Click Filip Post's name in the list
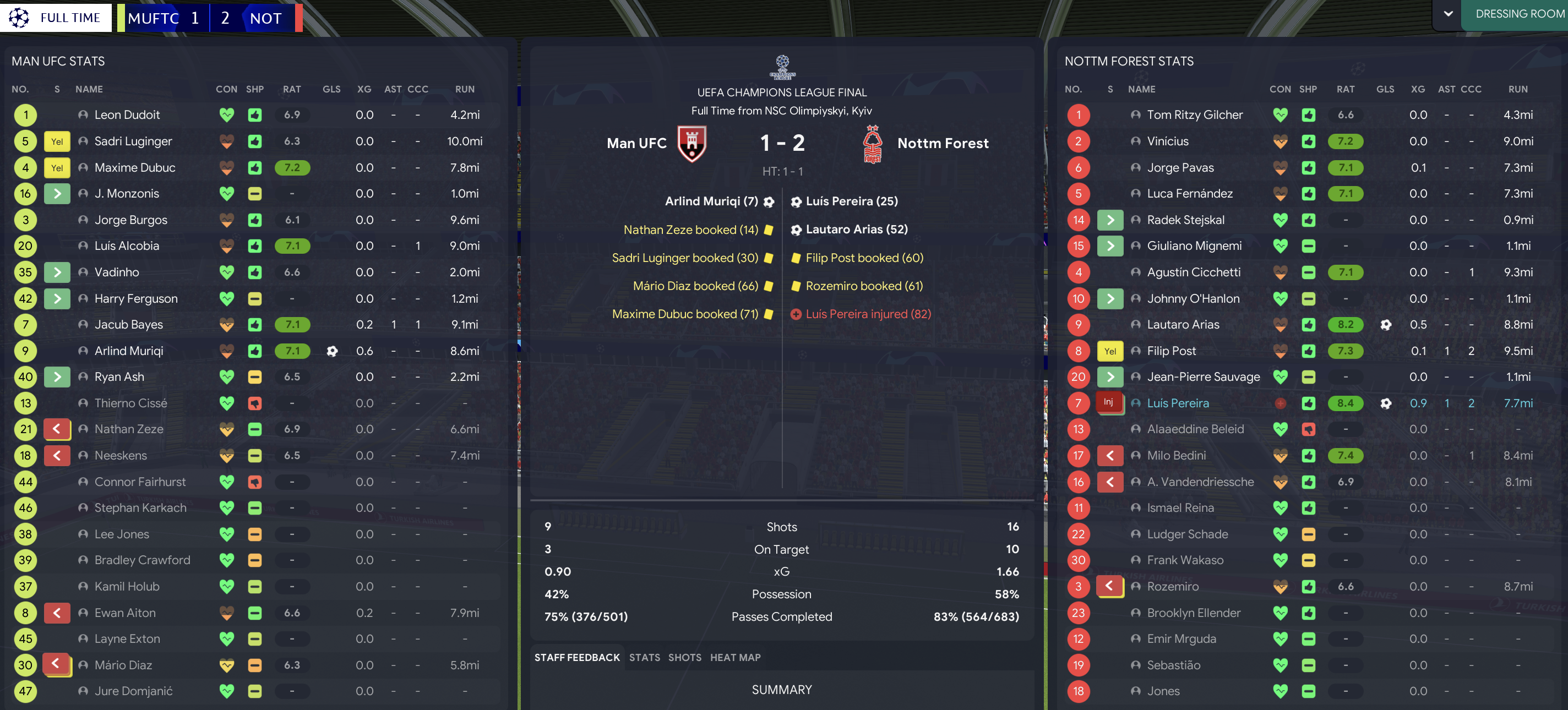The width and height of the screenshot is (1568, 710). pos(1171,351)
